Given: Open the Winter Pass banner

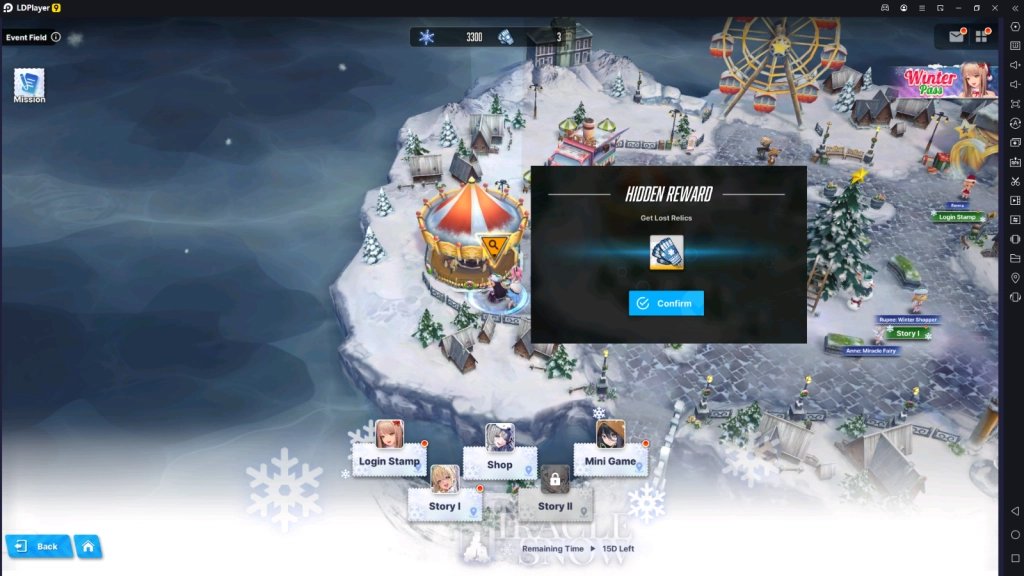Looking at the screenshot, I should click(945, 82).
